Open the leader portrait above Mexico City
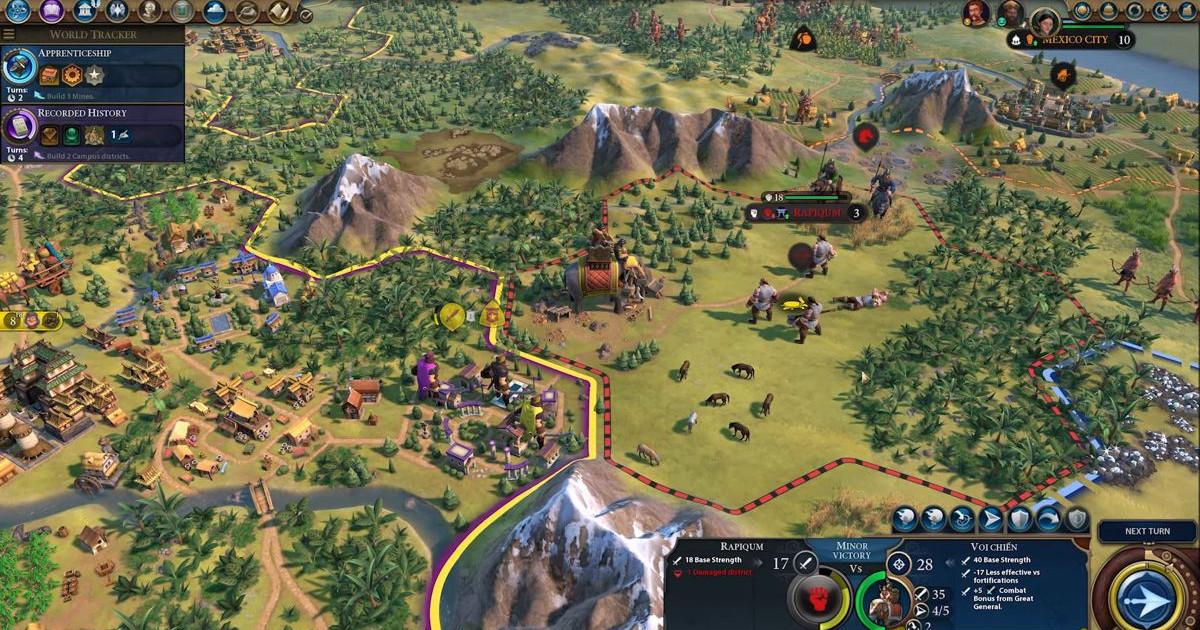 [x=1044, y=20]
